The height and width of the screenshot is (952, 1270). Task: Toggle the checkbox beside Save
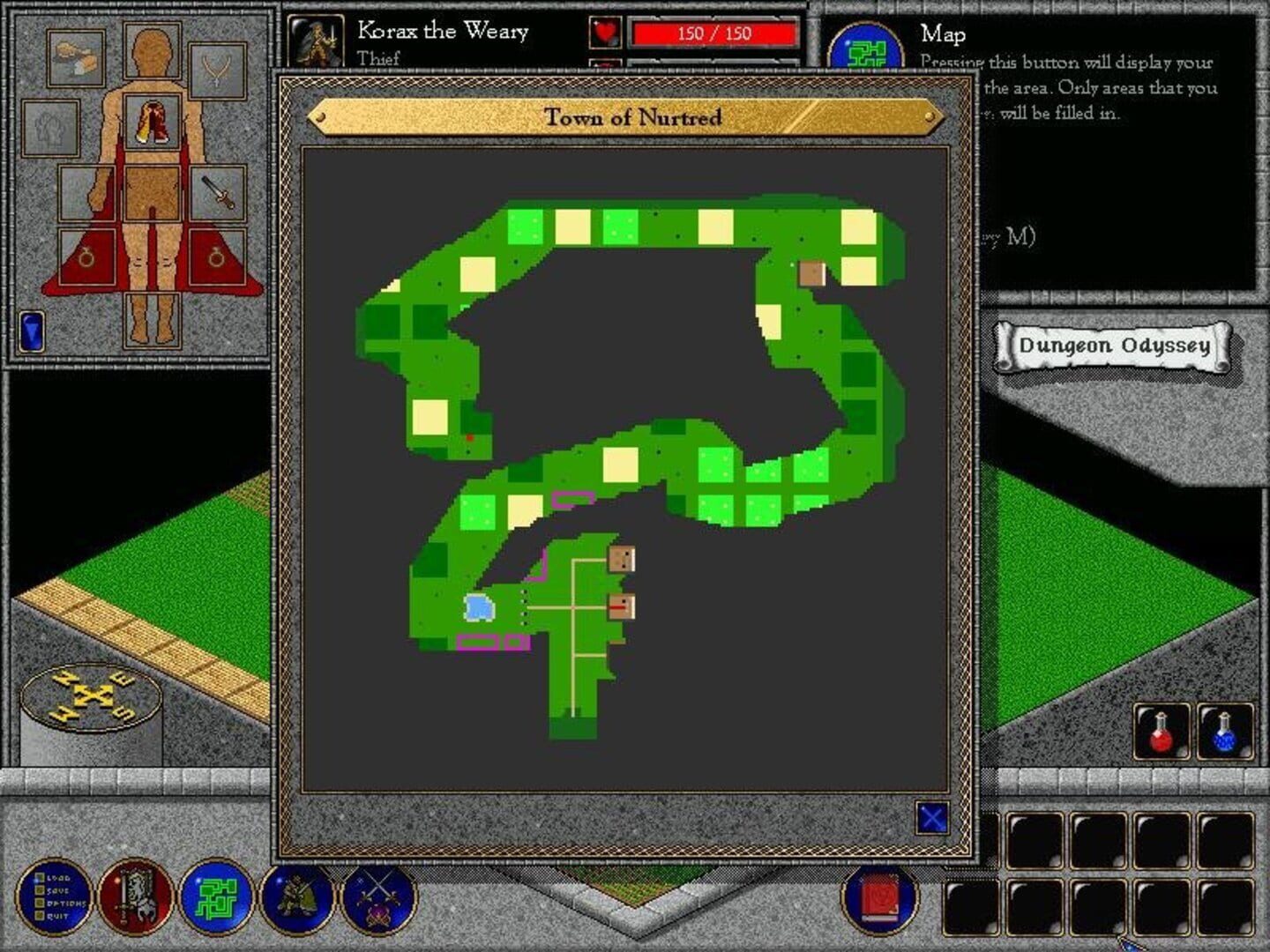(39, 892)
